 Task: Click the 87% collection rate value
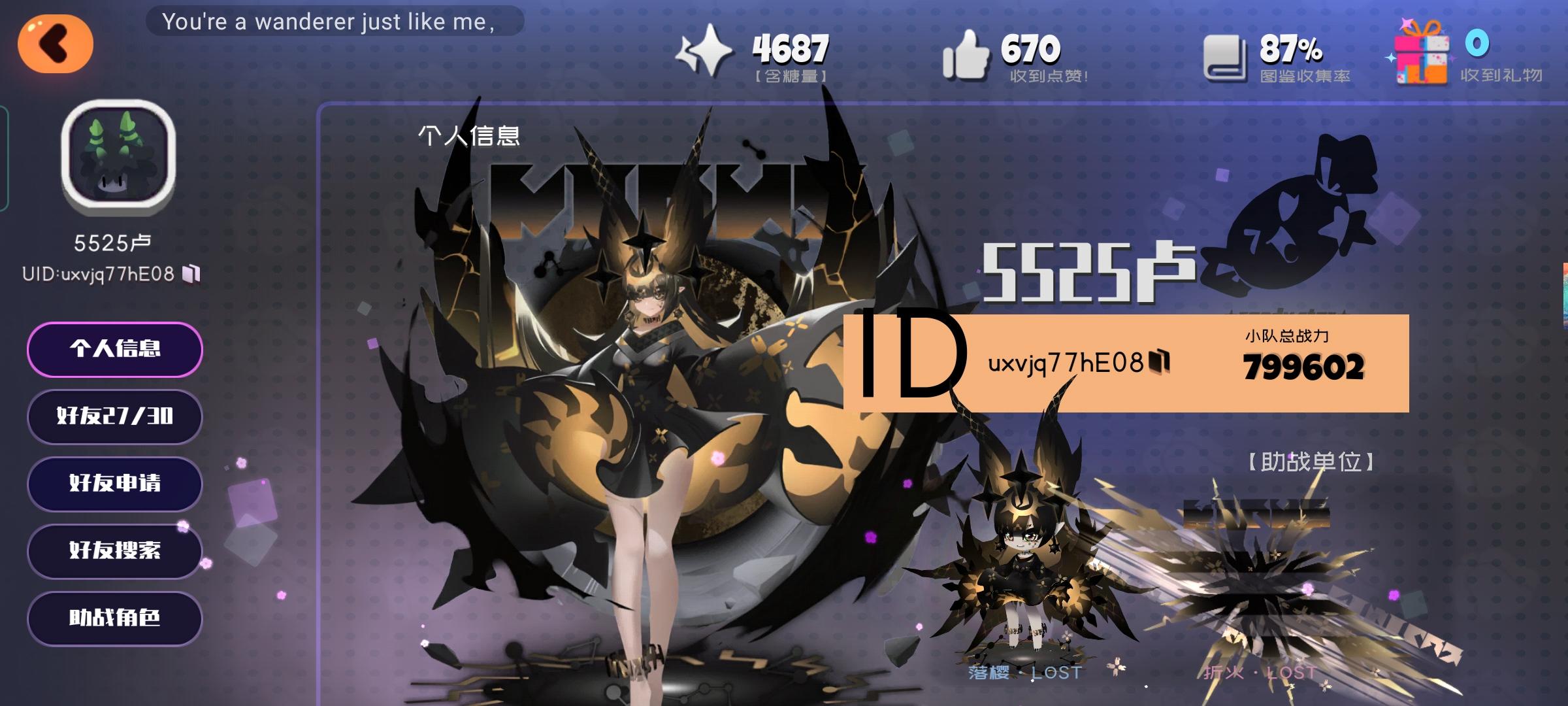[x=1288, y=47]
